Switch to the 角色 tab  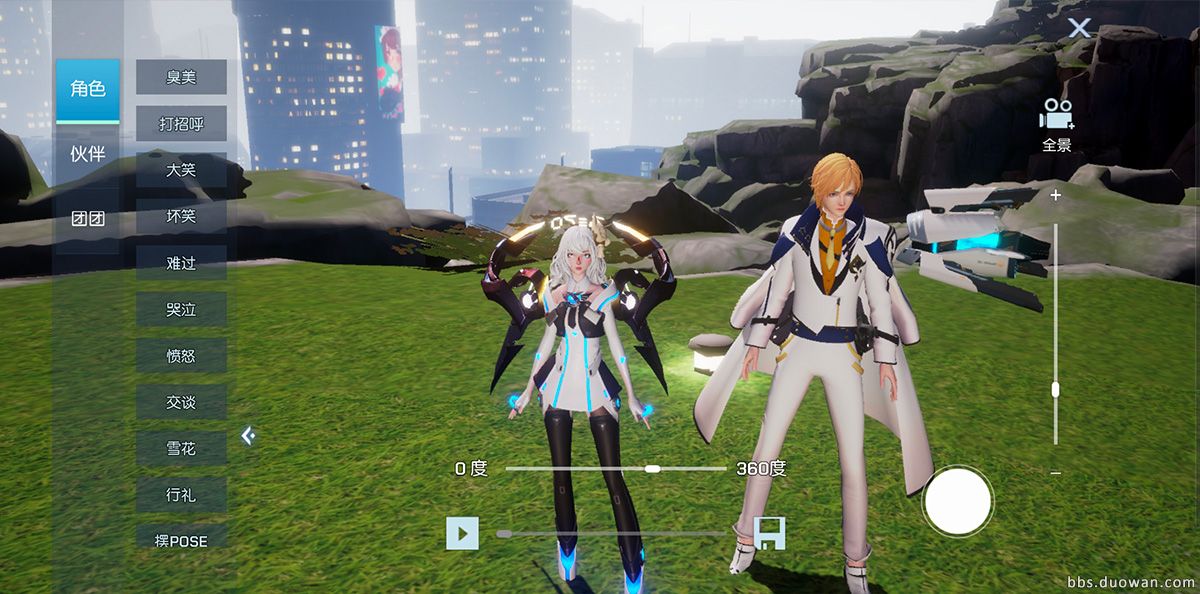87,90
